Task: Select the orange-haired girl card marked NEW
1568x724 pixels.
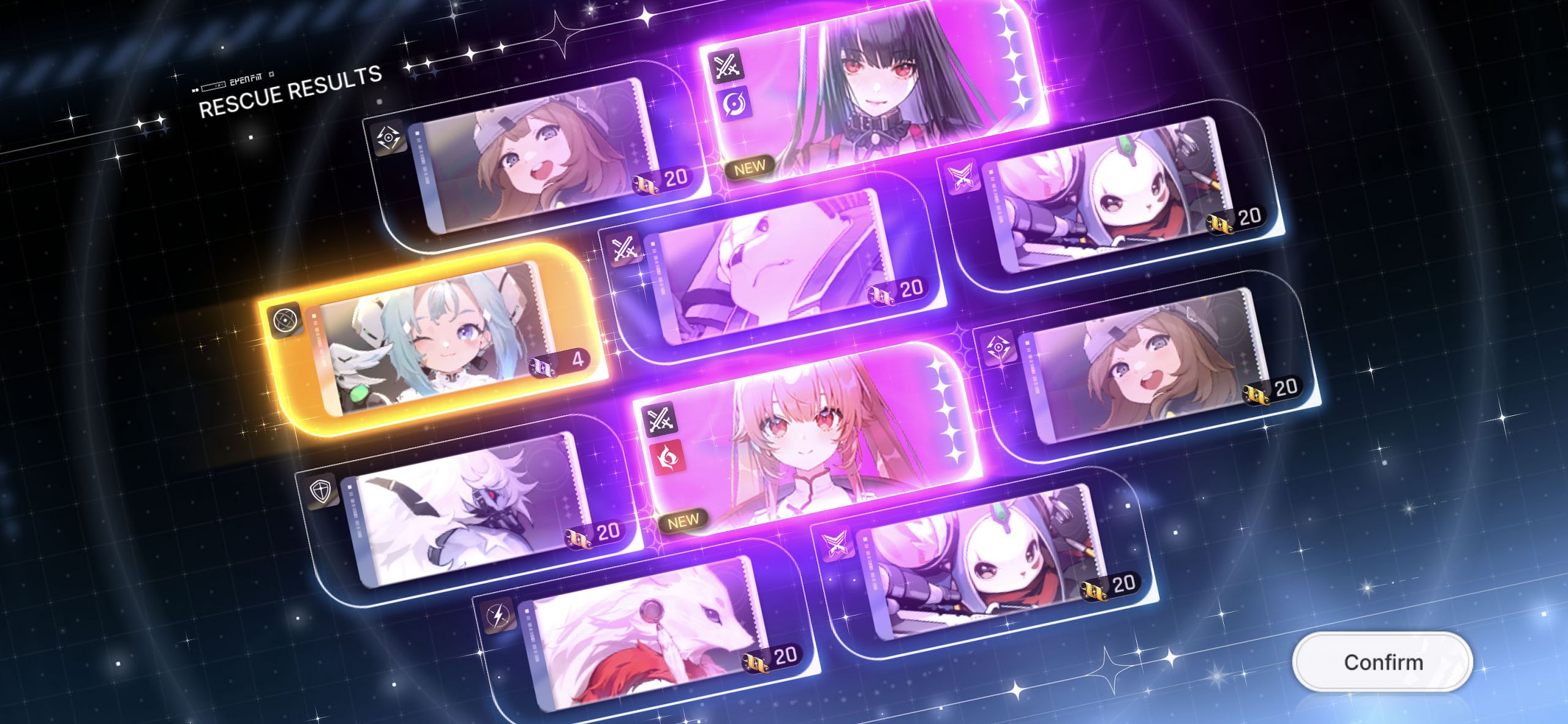Action: click(809, 441)
